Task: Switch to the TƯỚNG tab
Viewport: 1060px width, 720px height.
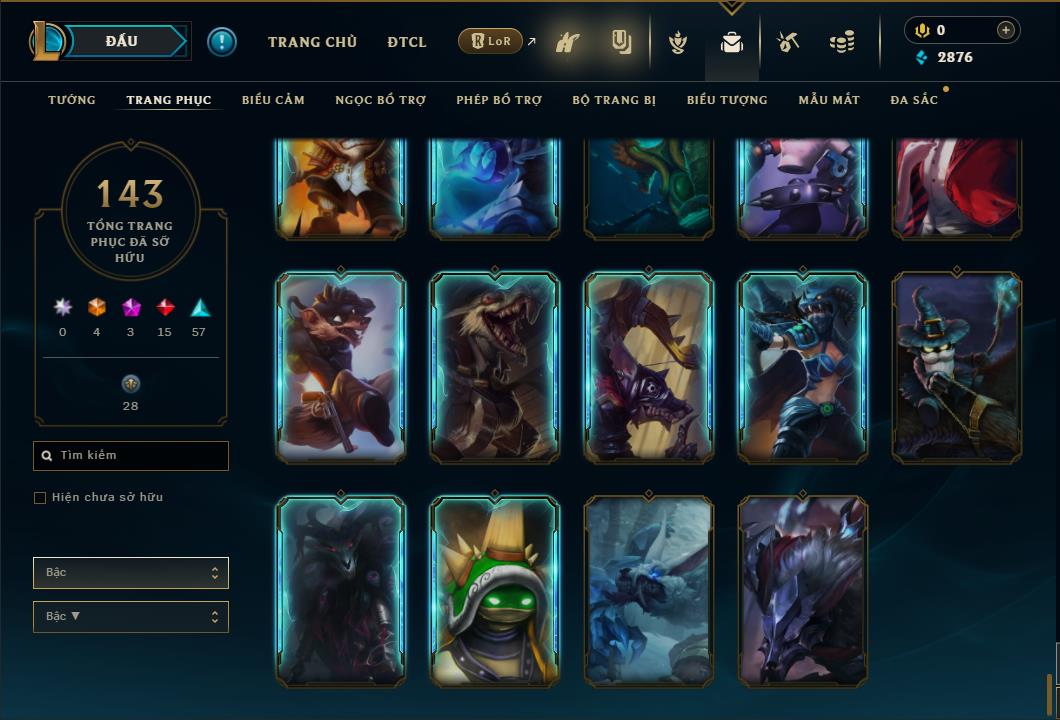Action: tap(72, 100)
